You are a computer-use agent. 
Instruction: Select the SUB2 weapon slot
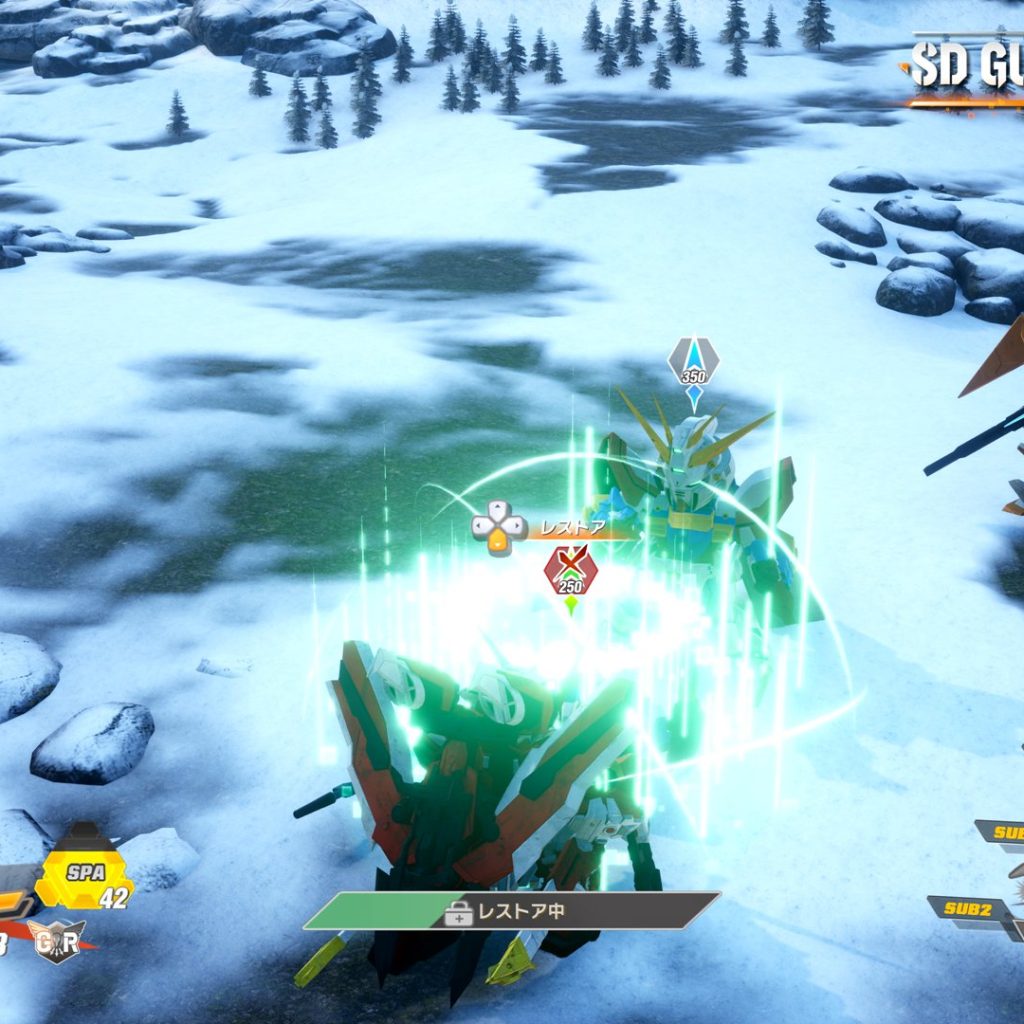(x=967, y=909)
